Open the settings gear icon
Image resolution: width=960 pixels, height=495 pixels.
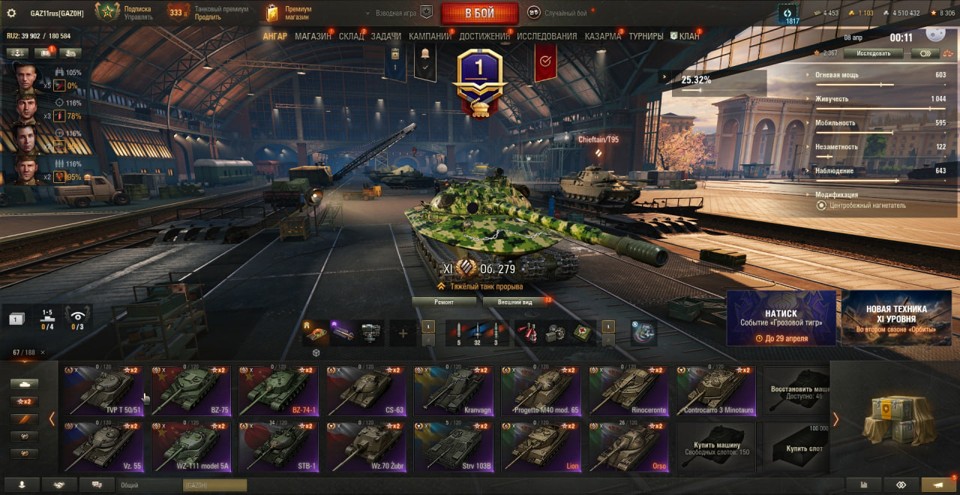pyautogui.click(x=13, y=13)
